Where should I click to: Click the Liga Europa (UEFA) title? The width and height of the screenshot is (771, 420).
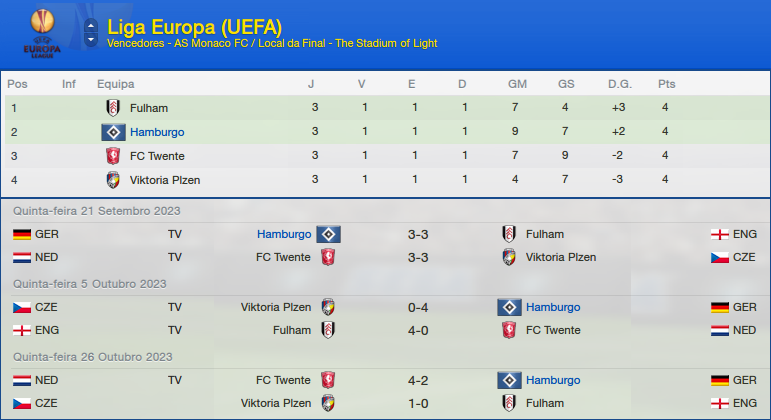click(194, 25)
